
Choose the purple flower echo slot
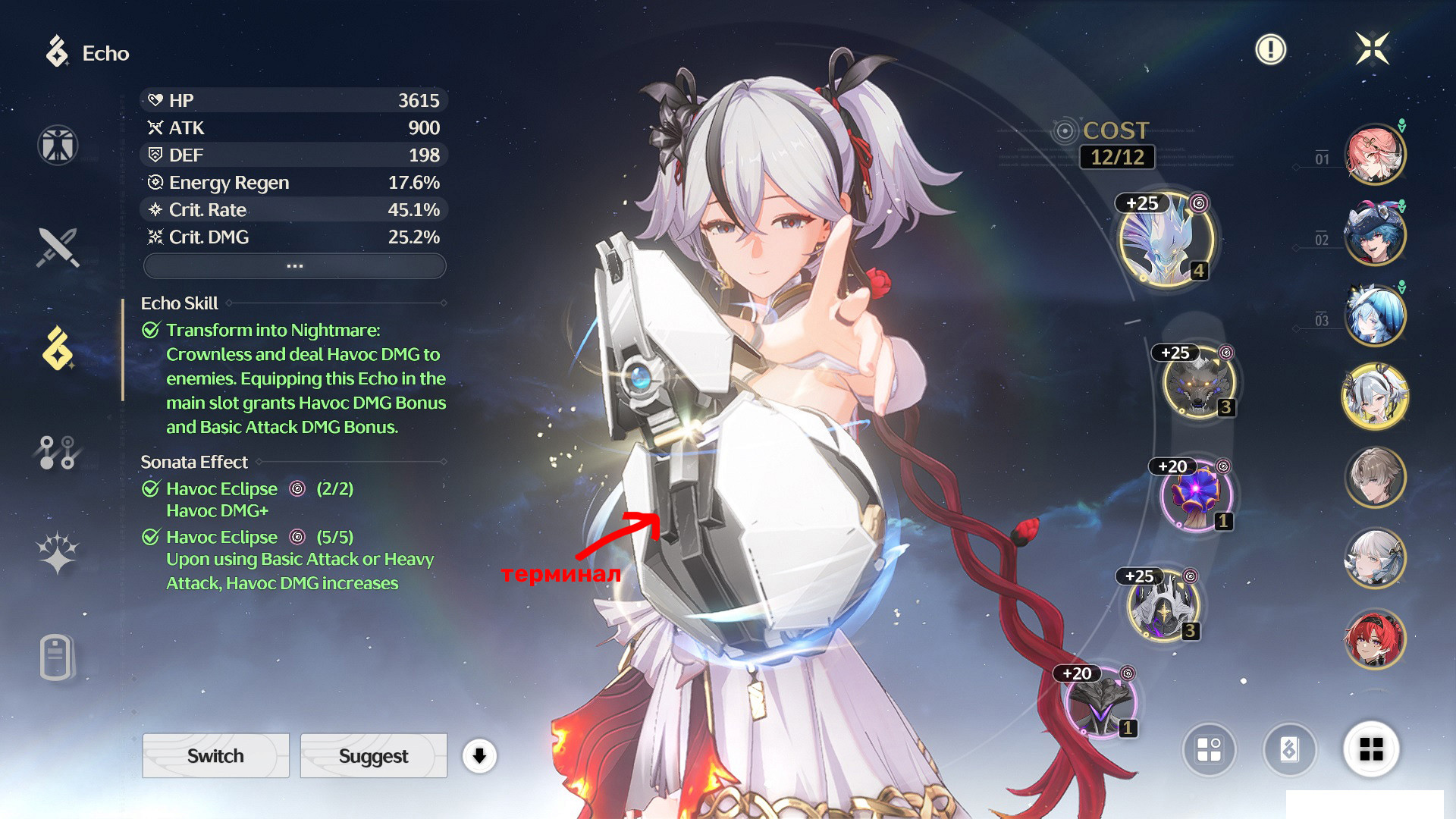click(1195, 495)
